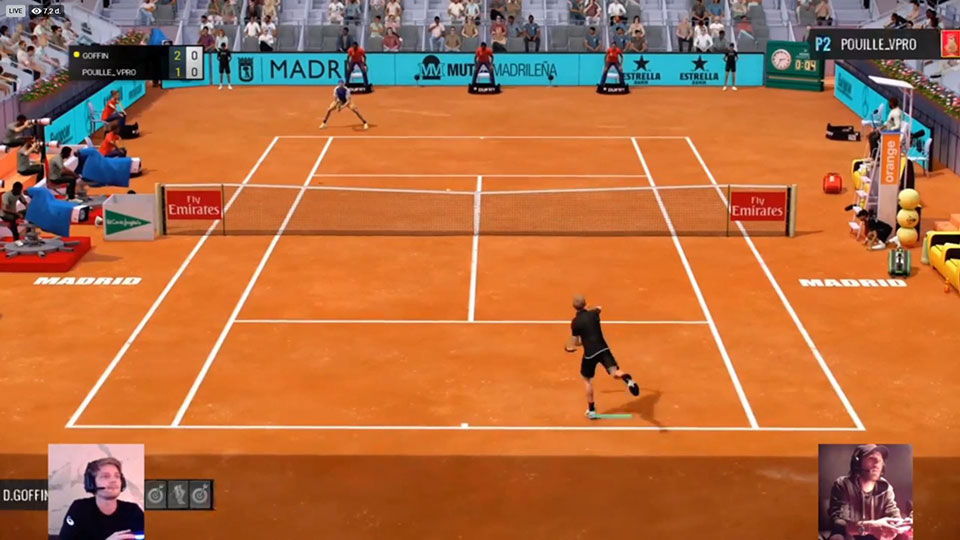
Task: Select the running player skill card icon
Action: (178, 494)
